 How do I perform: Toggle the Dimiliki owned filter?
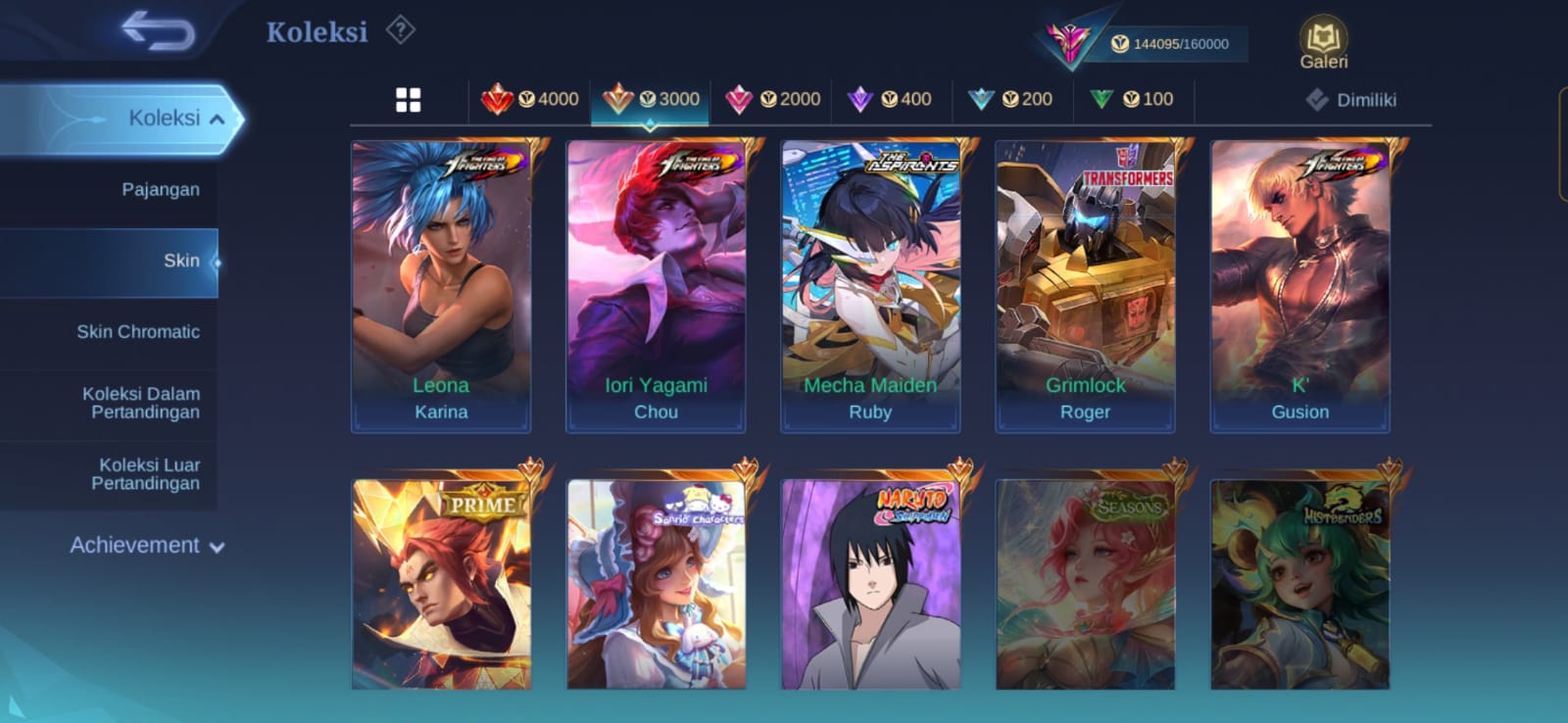coord(1351,100)
